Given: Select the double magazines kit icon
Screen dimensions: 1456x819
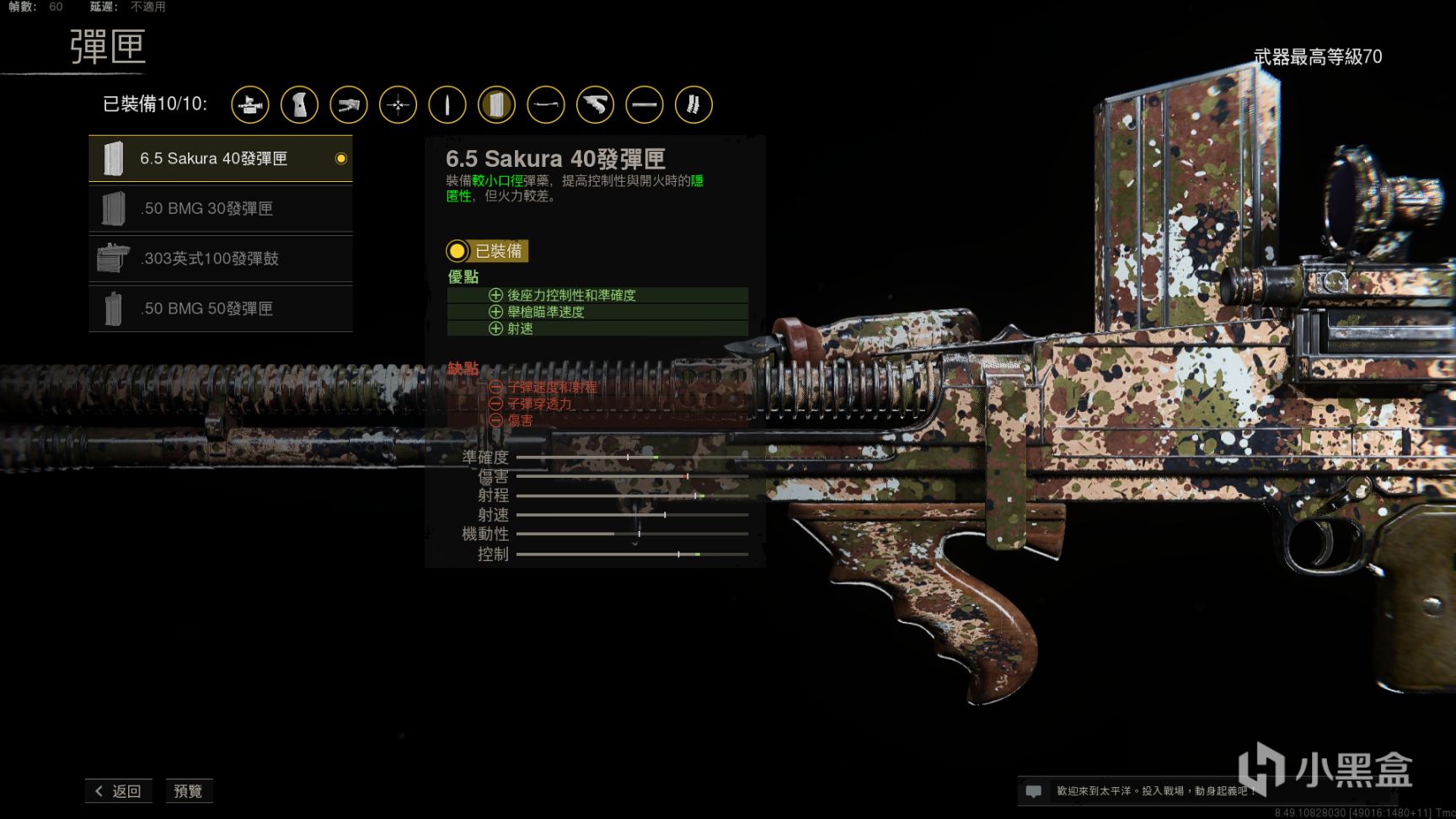Looking at the screenshot, I should click(693, 105).
